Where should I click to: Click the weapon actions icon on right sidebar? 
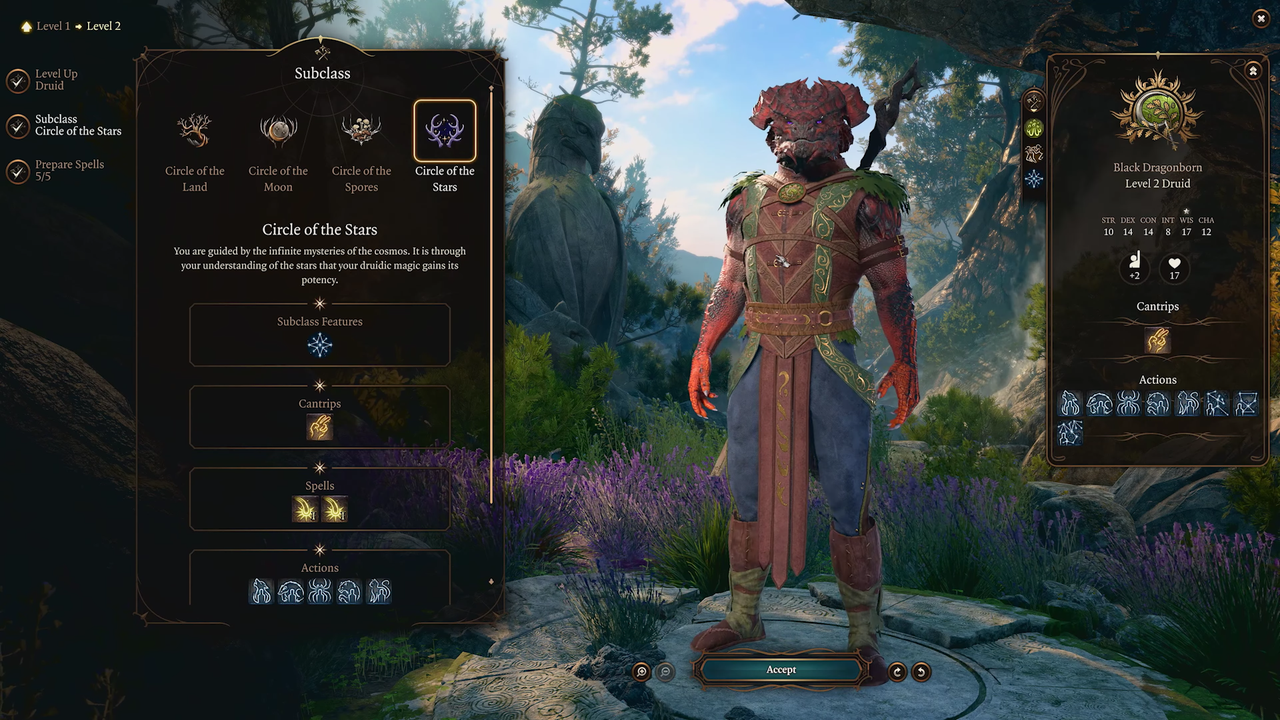(1034, 101)
